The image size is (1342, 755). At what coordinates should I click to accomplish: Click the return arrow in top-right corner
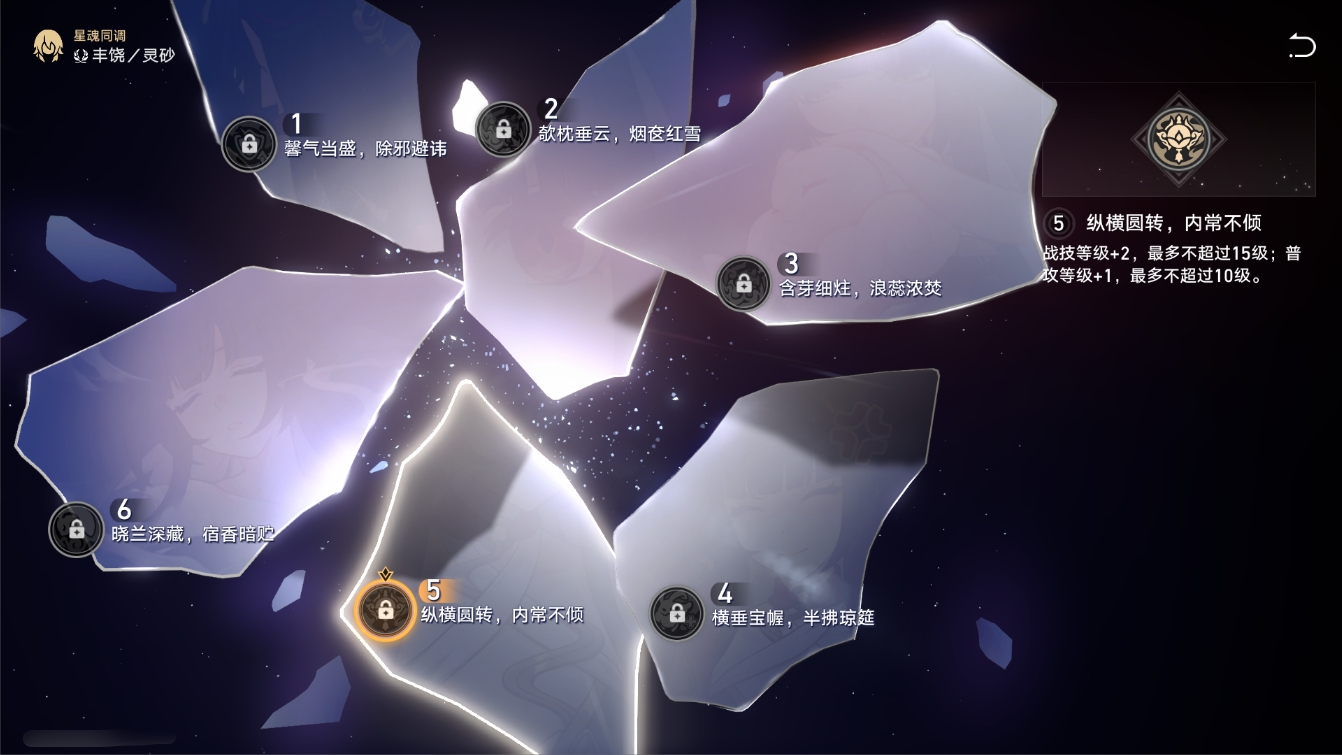tap(1301, 47)
